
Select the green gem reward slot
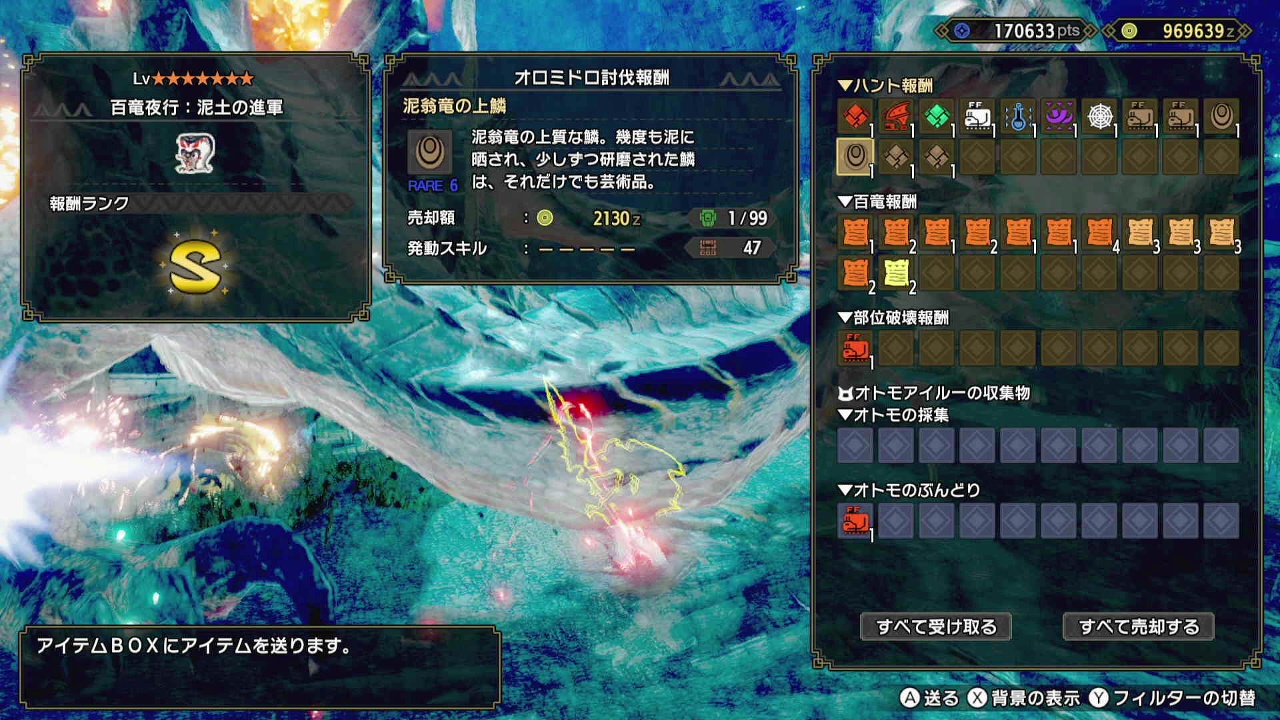pos(936,117)
